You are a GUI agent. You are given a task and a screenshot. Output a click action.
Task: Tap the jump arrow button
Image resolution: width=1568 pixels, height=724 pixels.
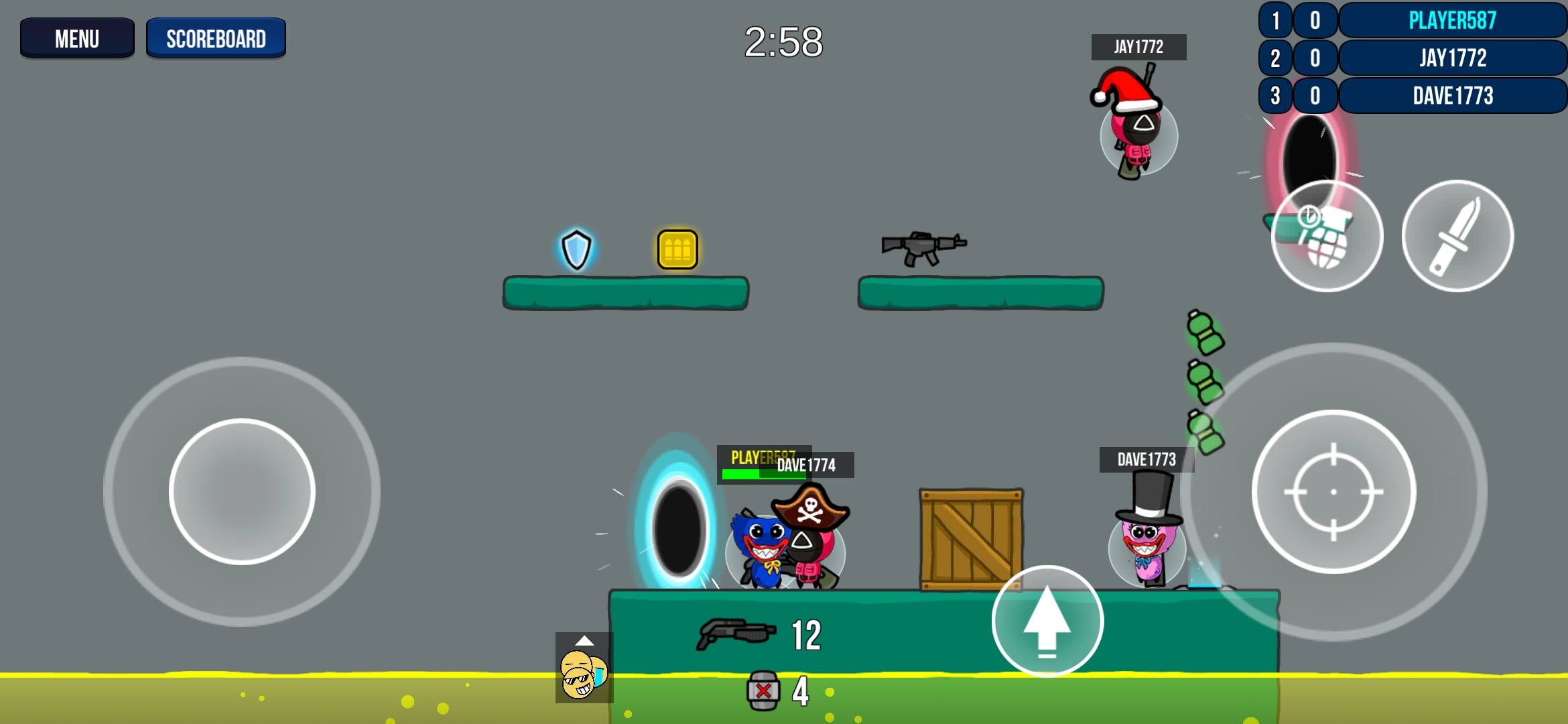click(1047, 621)
